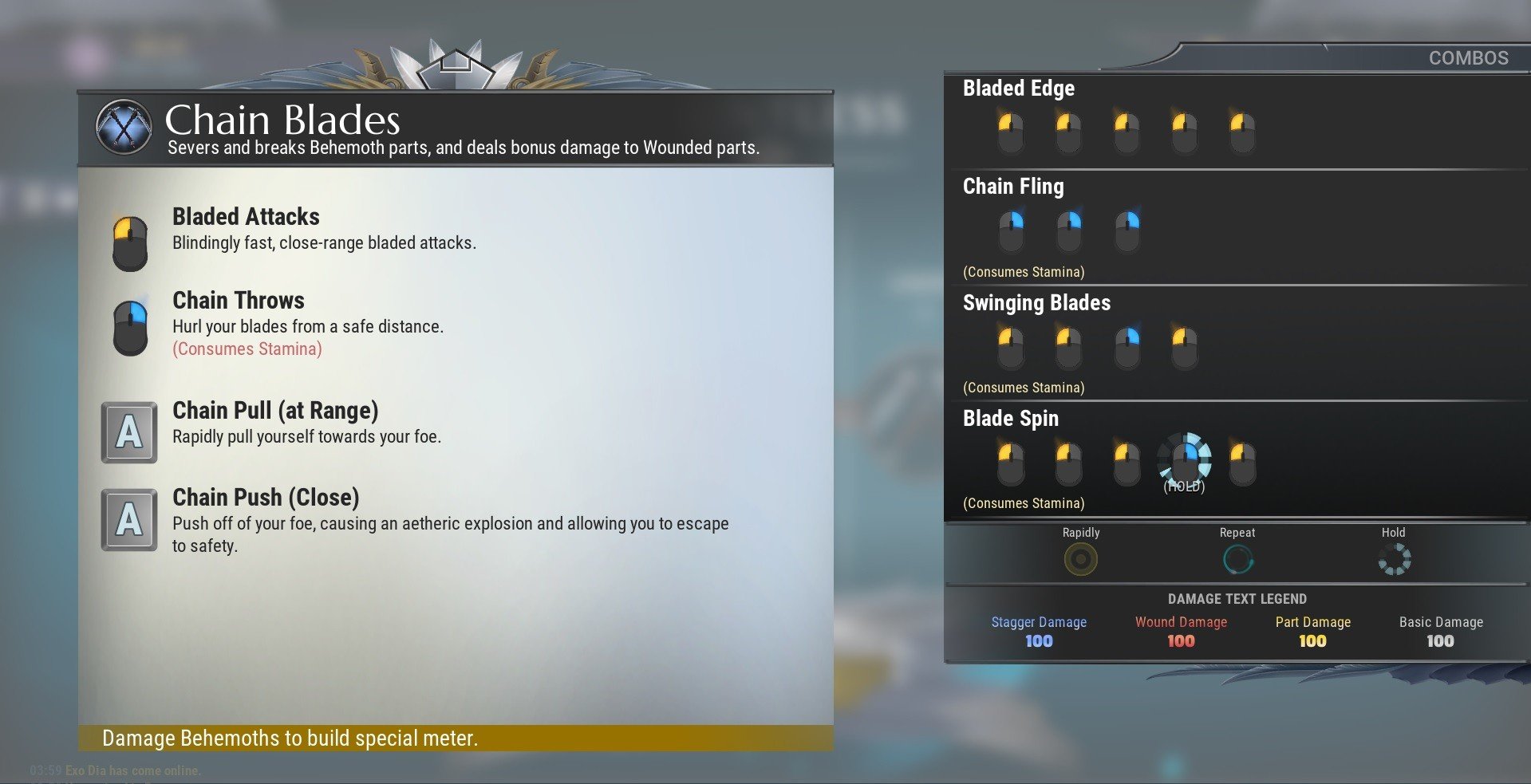The image size is (1531, 784).
Task: Select the Chain Push keybind icon
Action: [129, 520]
